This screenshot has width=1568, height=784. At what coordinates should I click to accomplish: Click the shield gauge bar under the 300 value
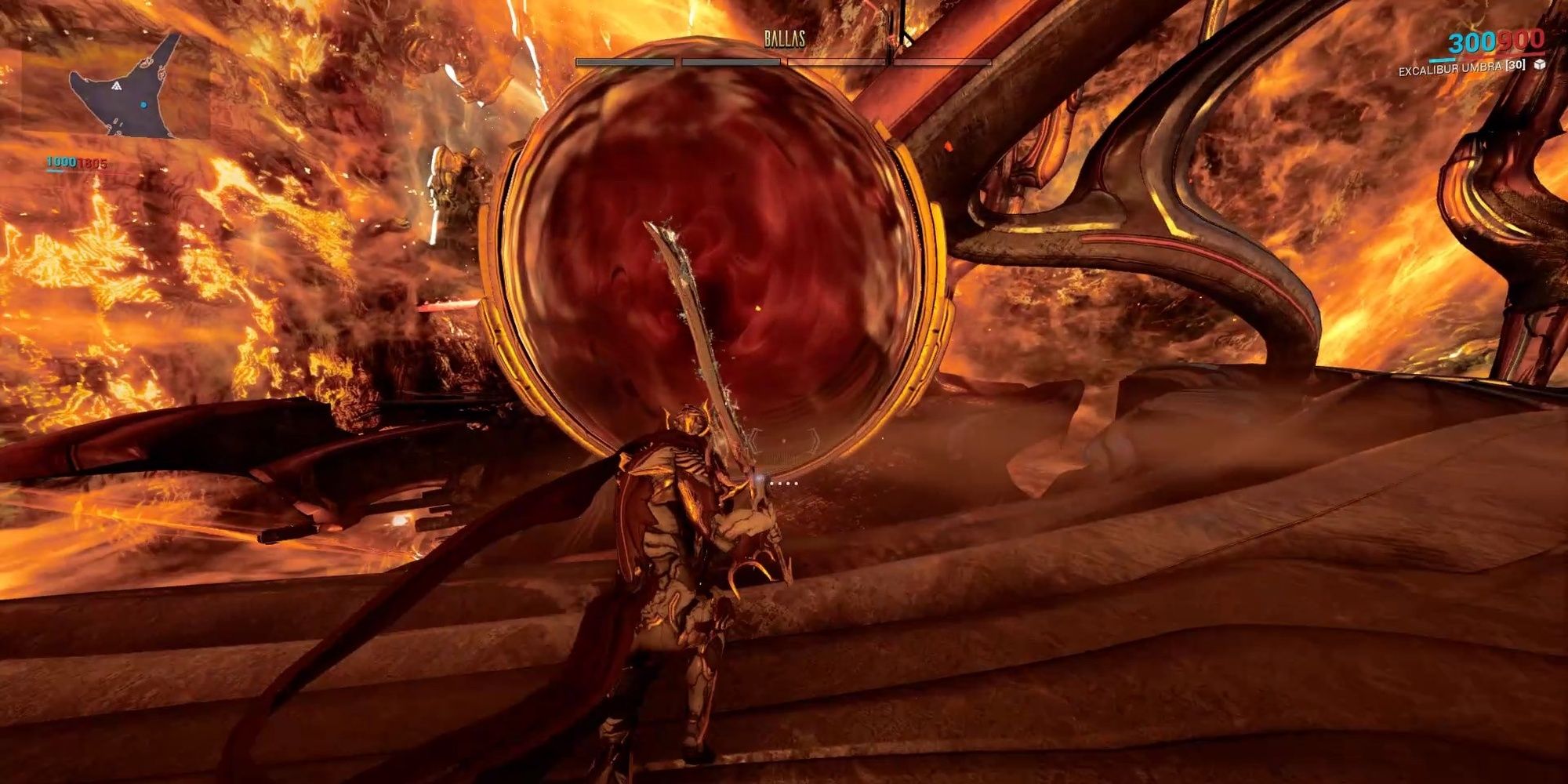tap(1443, 60)
